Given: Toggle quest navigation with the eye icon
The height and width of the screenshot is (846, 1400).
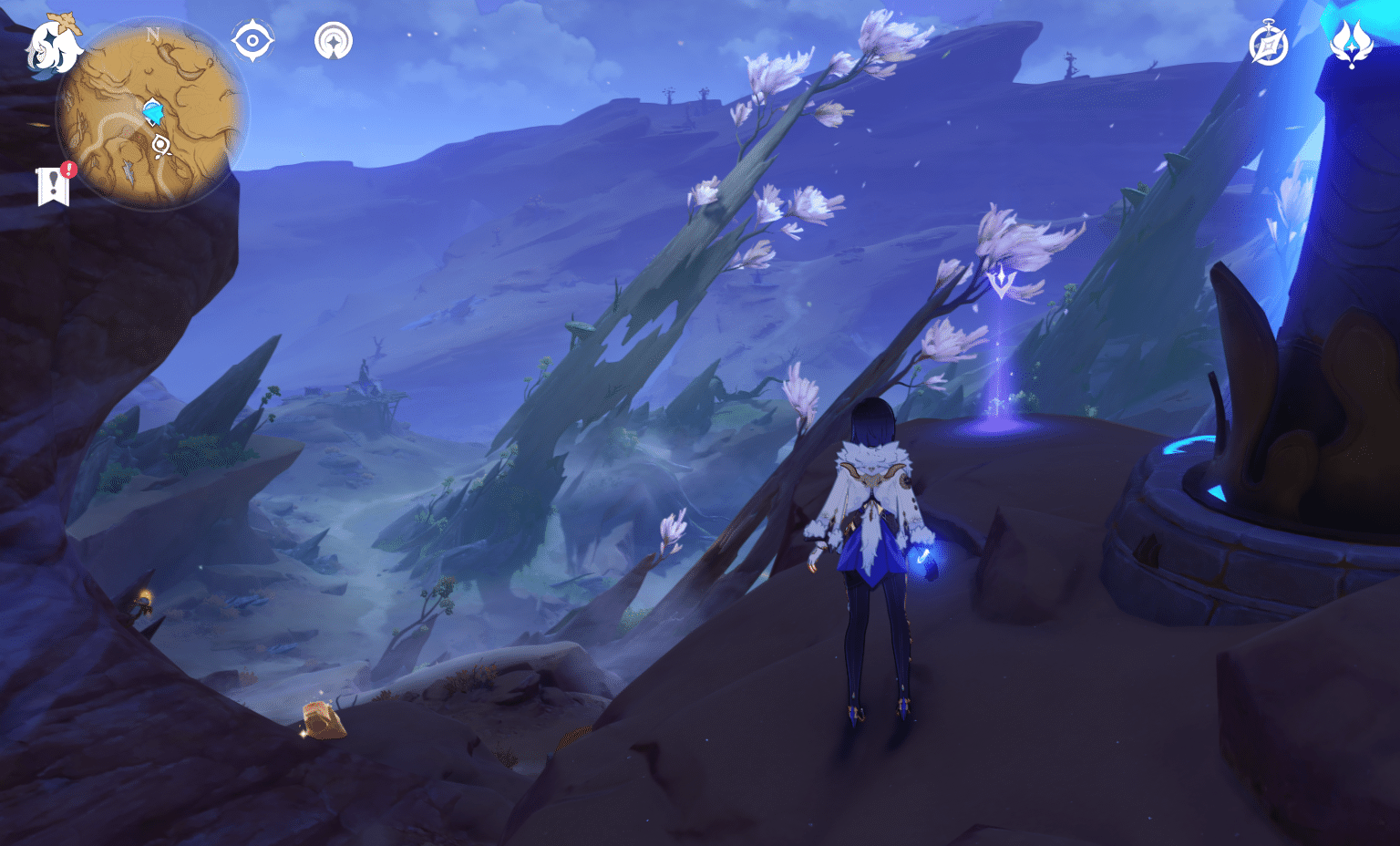Looking at the screenshot, I should tap(252, 39).
